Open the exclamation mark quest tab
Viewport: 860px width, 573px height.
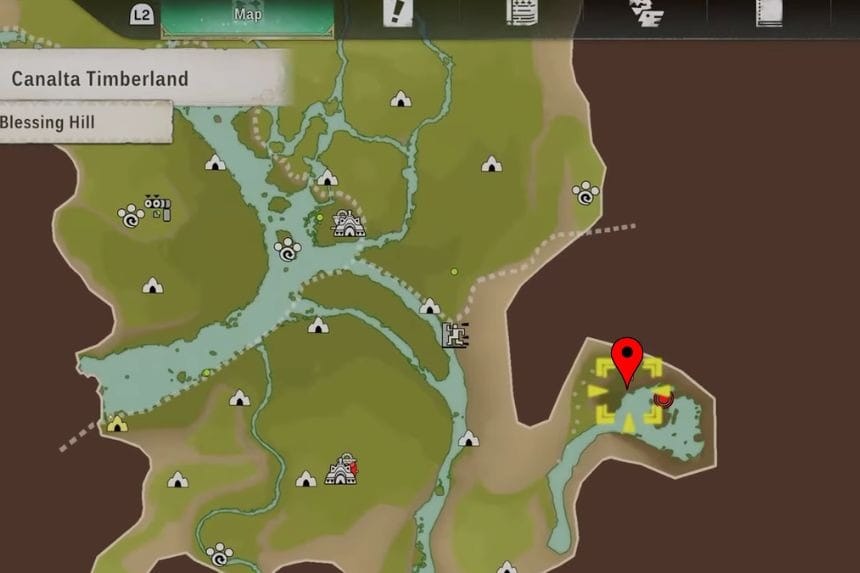click(397, 14)
